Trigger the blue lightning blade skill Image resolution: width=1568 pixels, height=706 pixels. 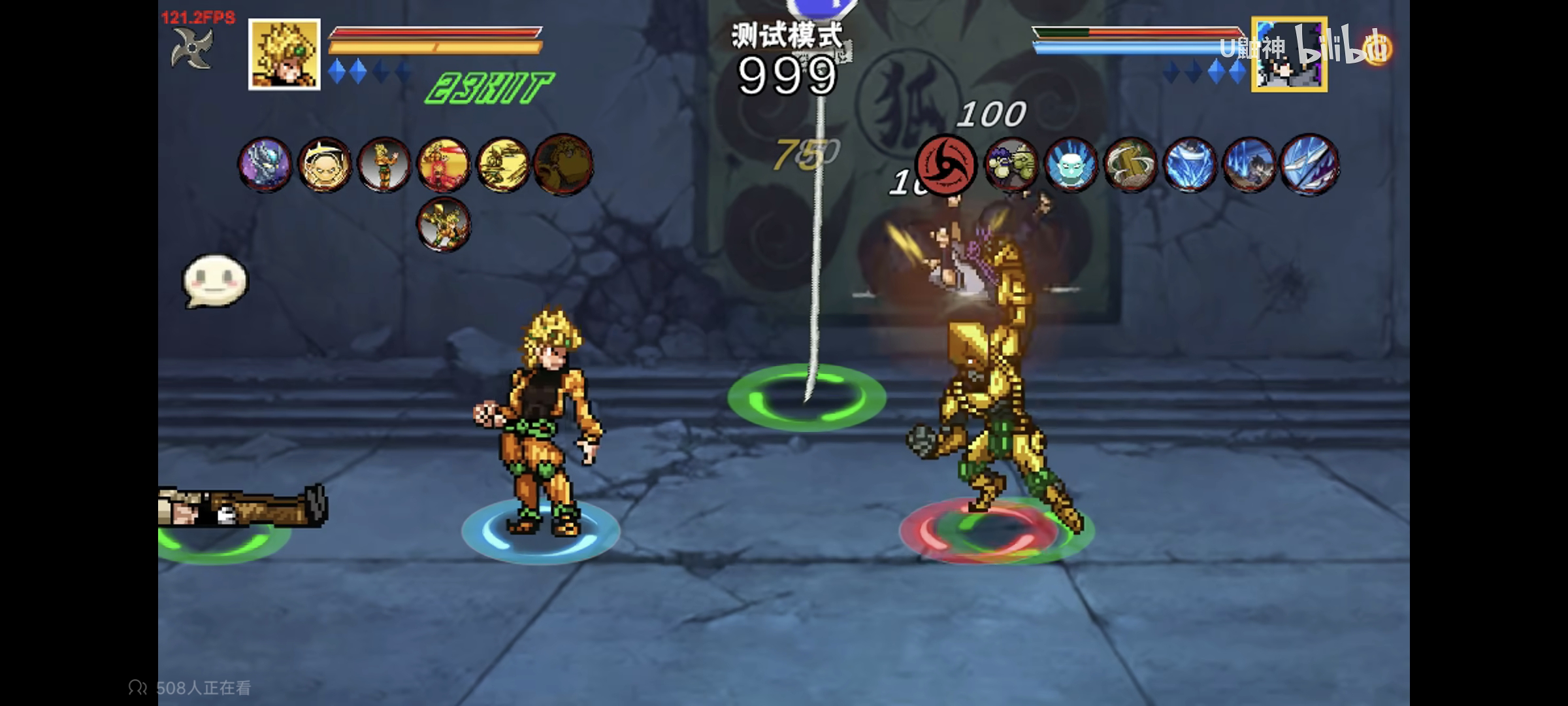coord(1309,165)
